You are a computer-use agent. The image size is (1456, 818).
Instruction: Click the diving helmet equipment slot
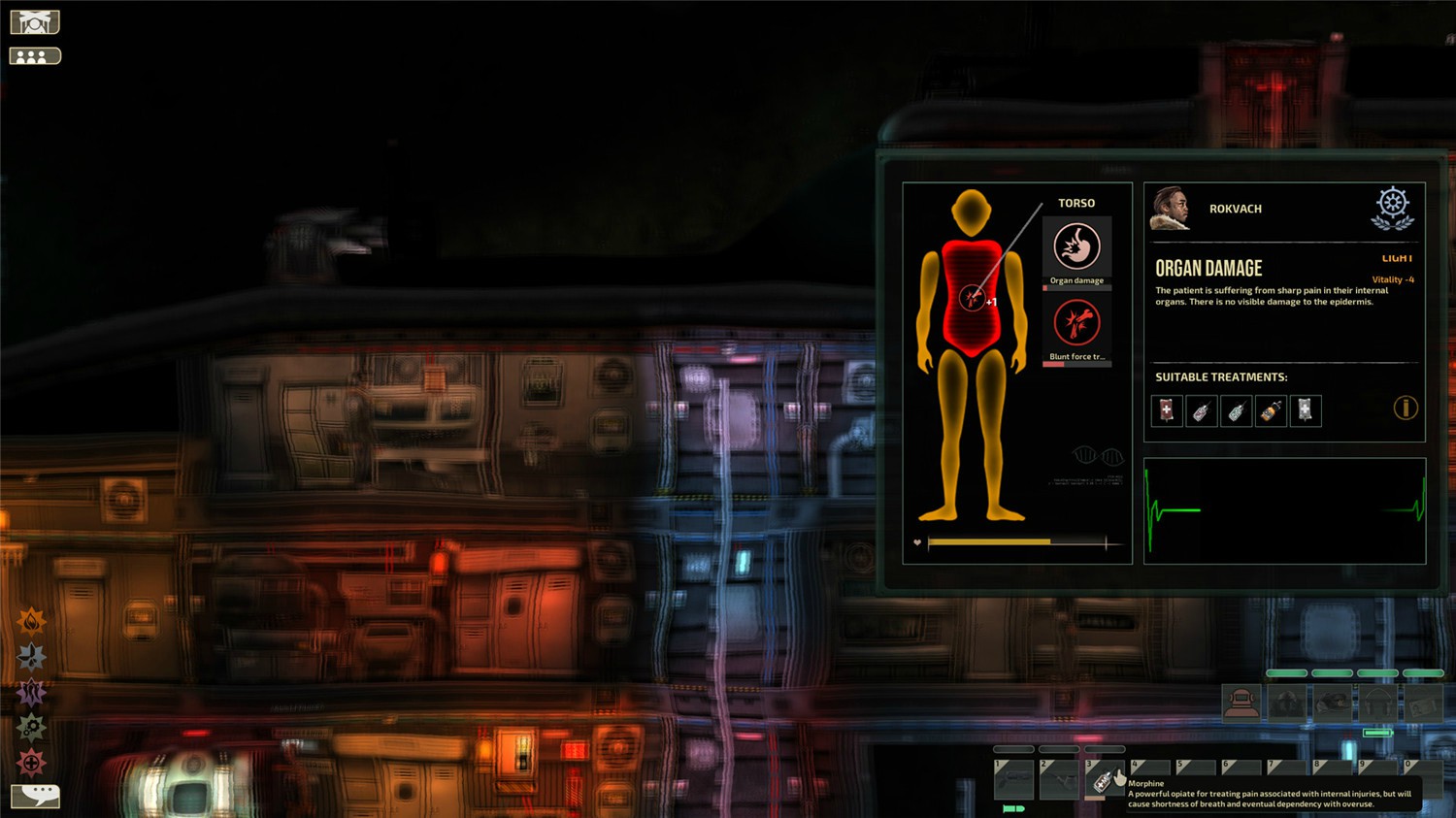(1242, 703)
